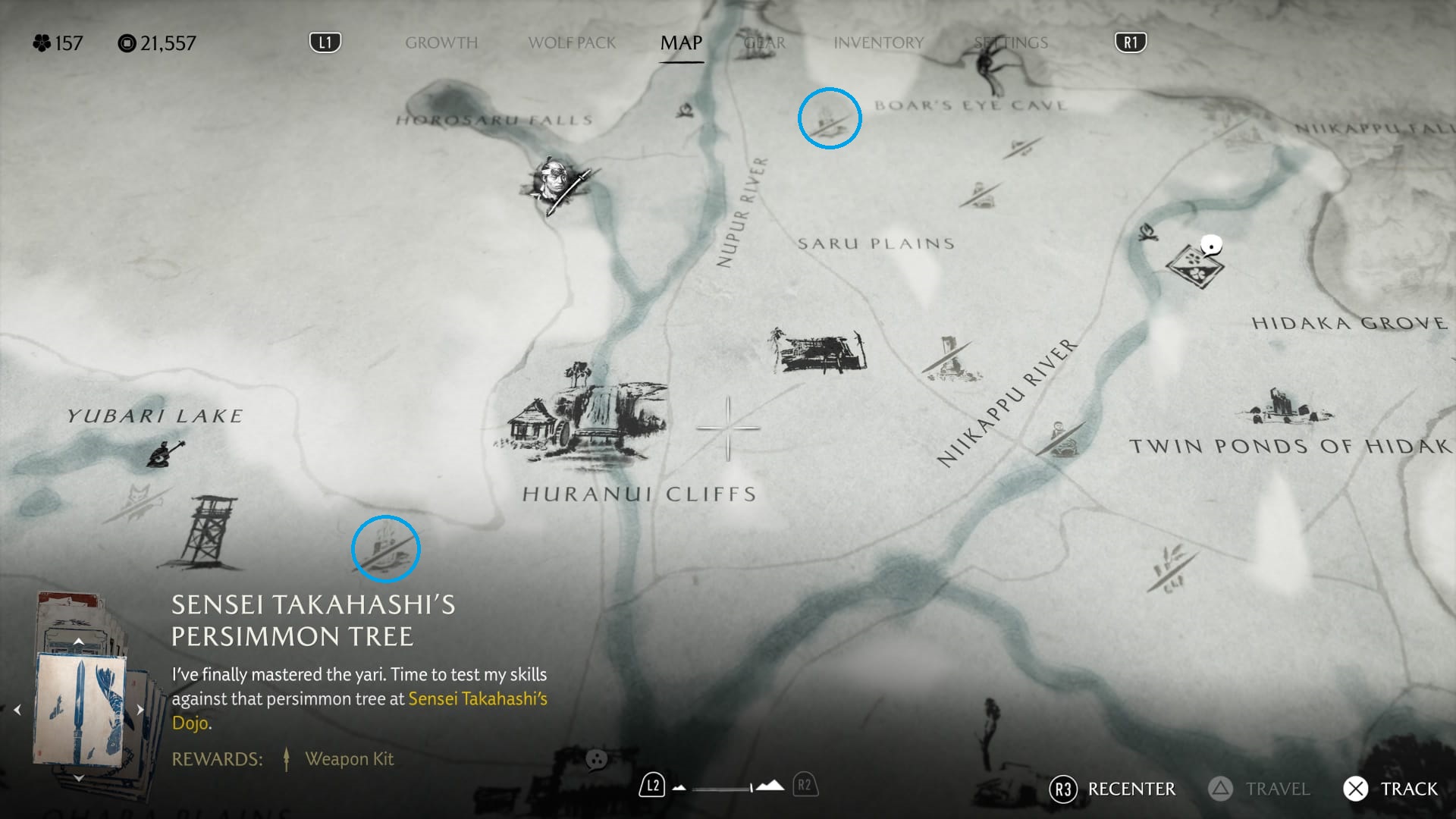
Task: Open the Wolf Pack tab
Action: tap(572, 43)
